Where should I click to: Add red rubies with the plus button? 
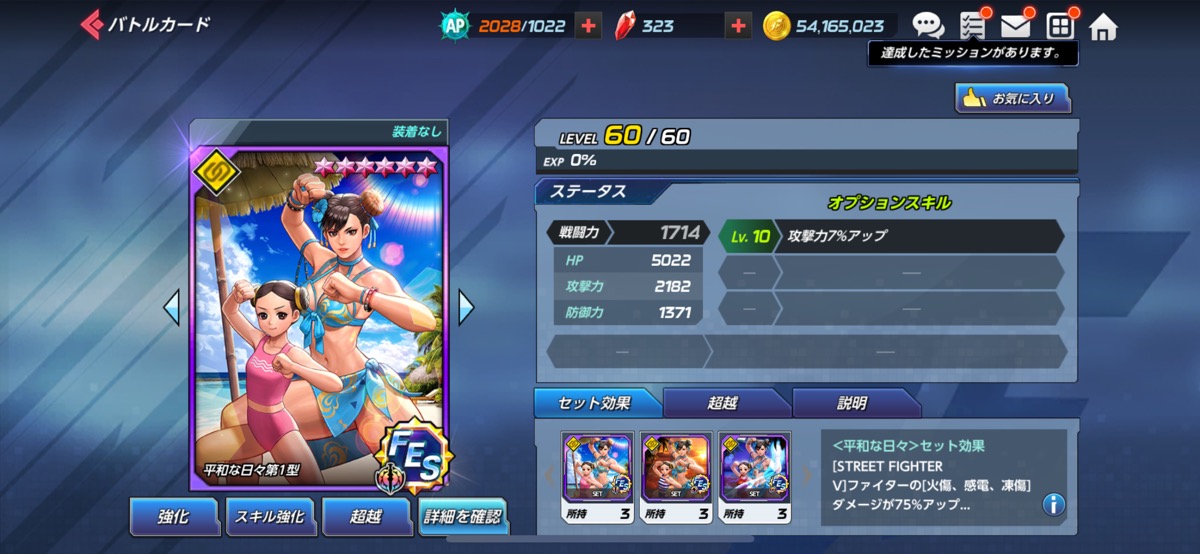click(738, 26)
